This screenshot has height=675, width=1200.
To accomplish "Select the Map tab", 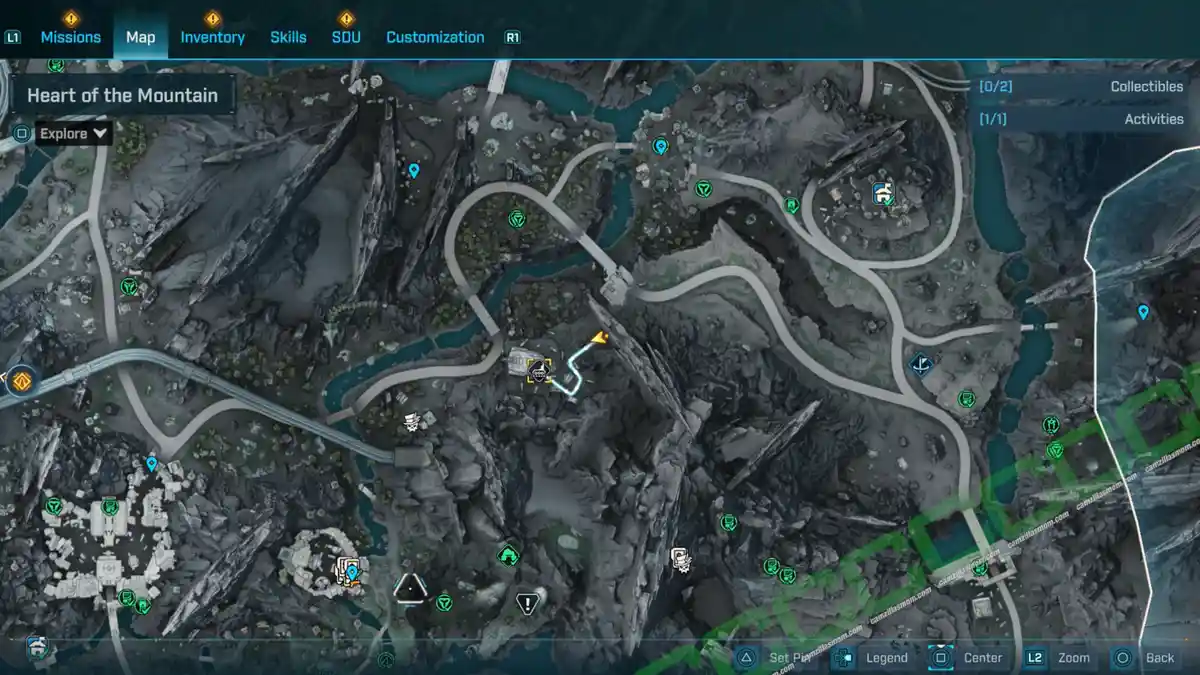I will [x=140, y=37].
